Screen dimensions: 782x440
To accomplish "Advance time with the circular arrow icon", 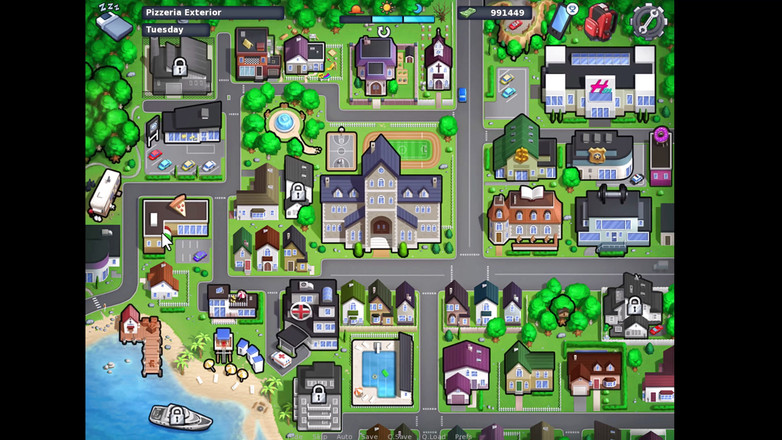I will 384,32.
